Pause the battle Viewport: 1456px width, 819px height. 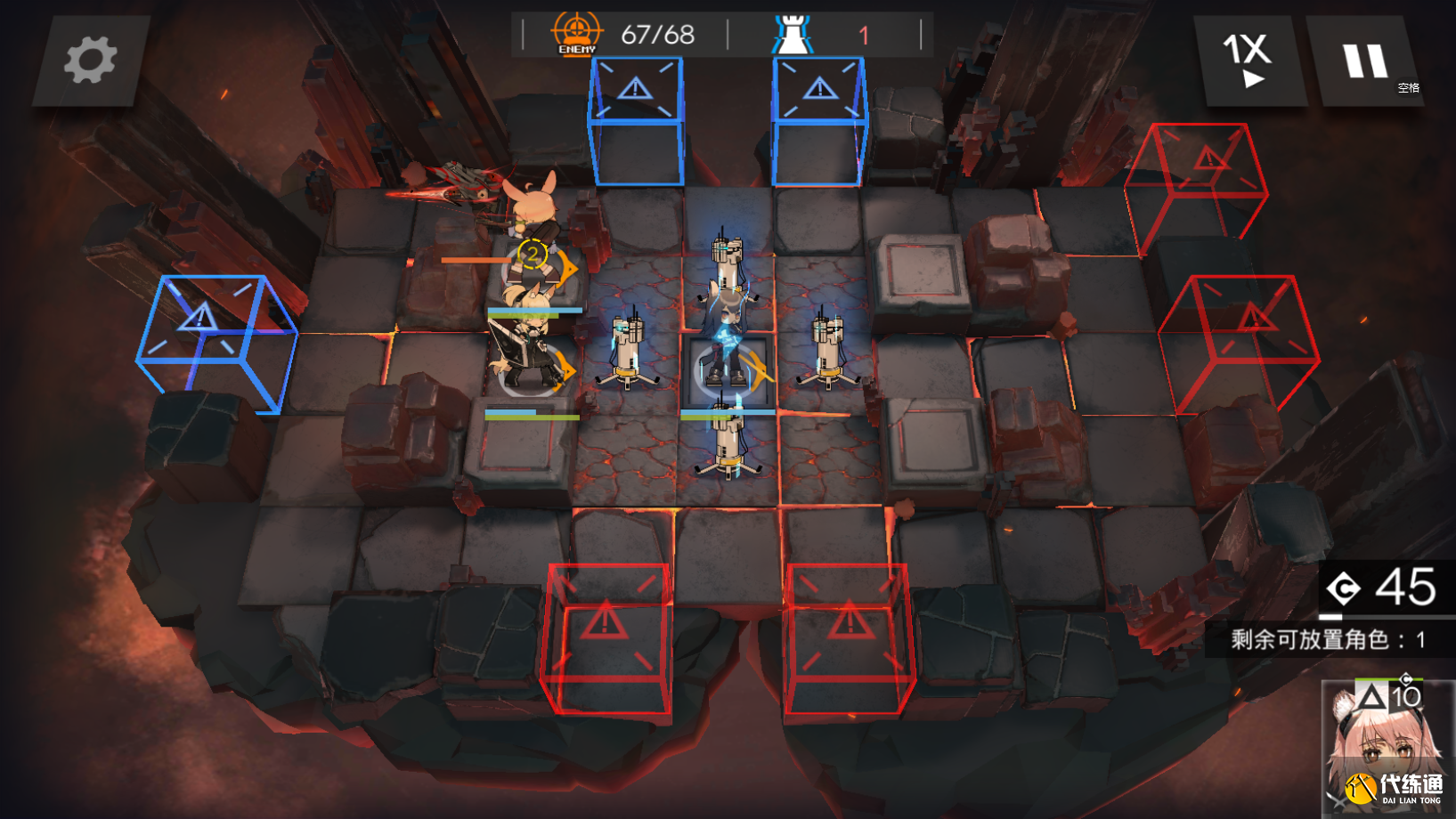(x=1364, y=61)
